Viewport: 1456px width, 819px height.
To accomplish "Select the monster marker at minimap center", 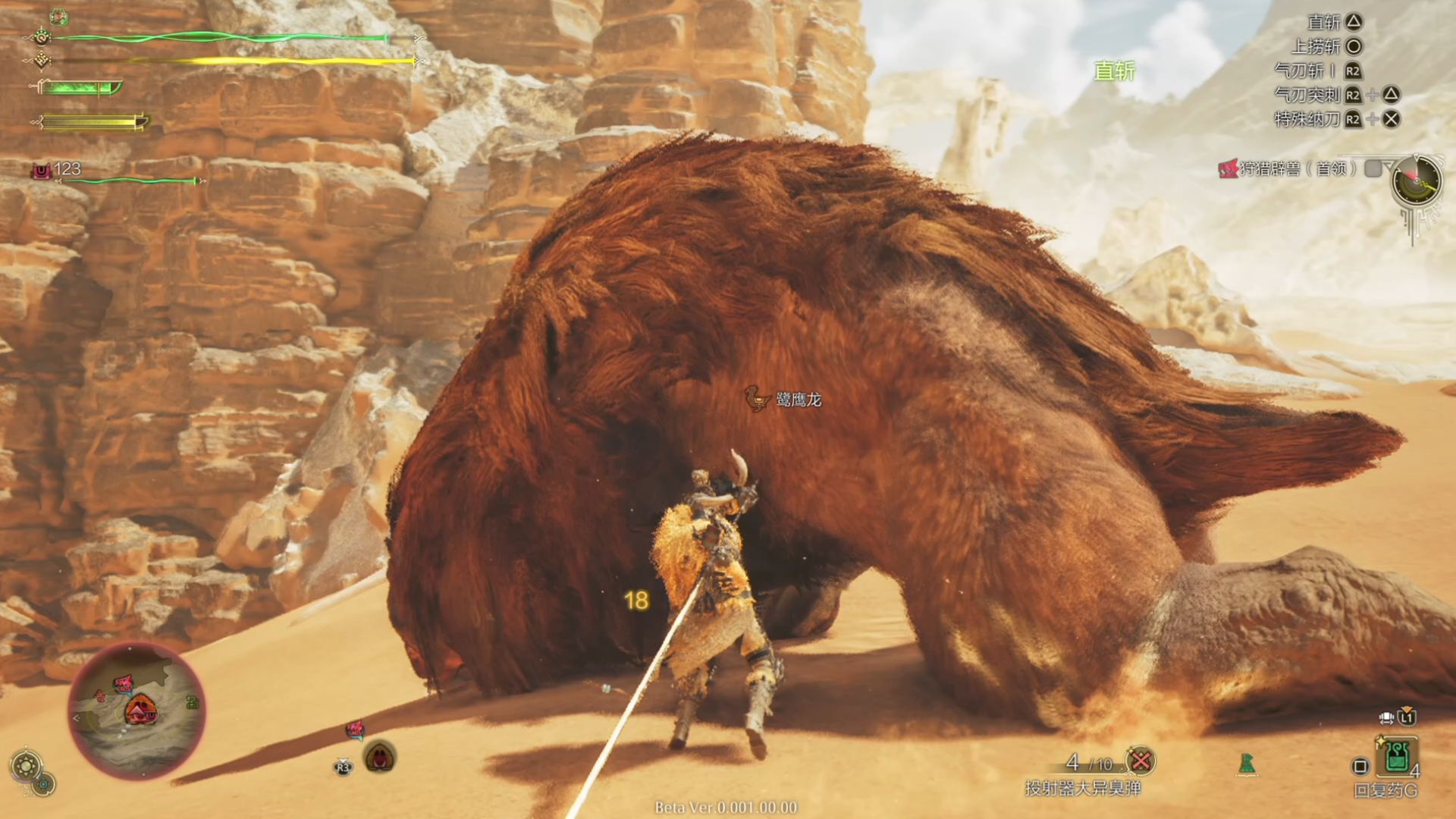I will click(141, 711).
